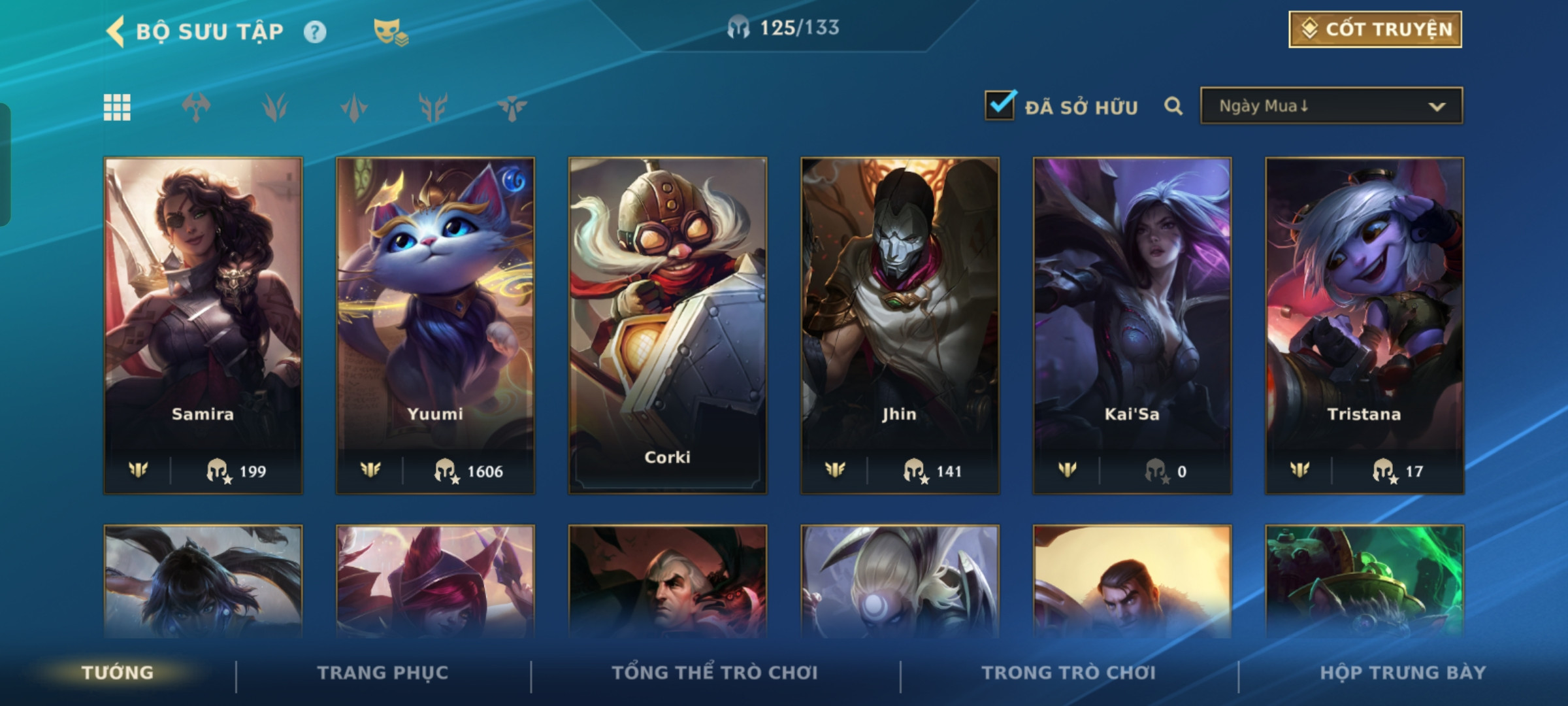View the Kai'Sa champion card
This screenshot has width=1568, height=706.
(1132, 325)
